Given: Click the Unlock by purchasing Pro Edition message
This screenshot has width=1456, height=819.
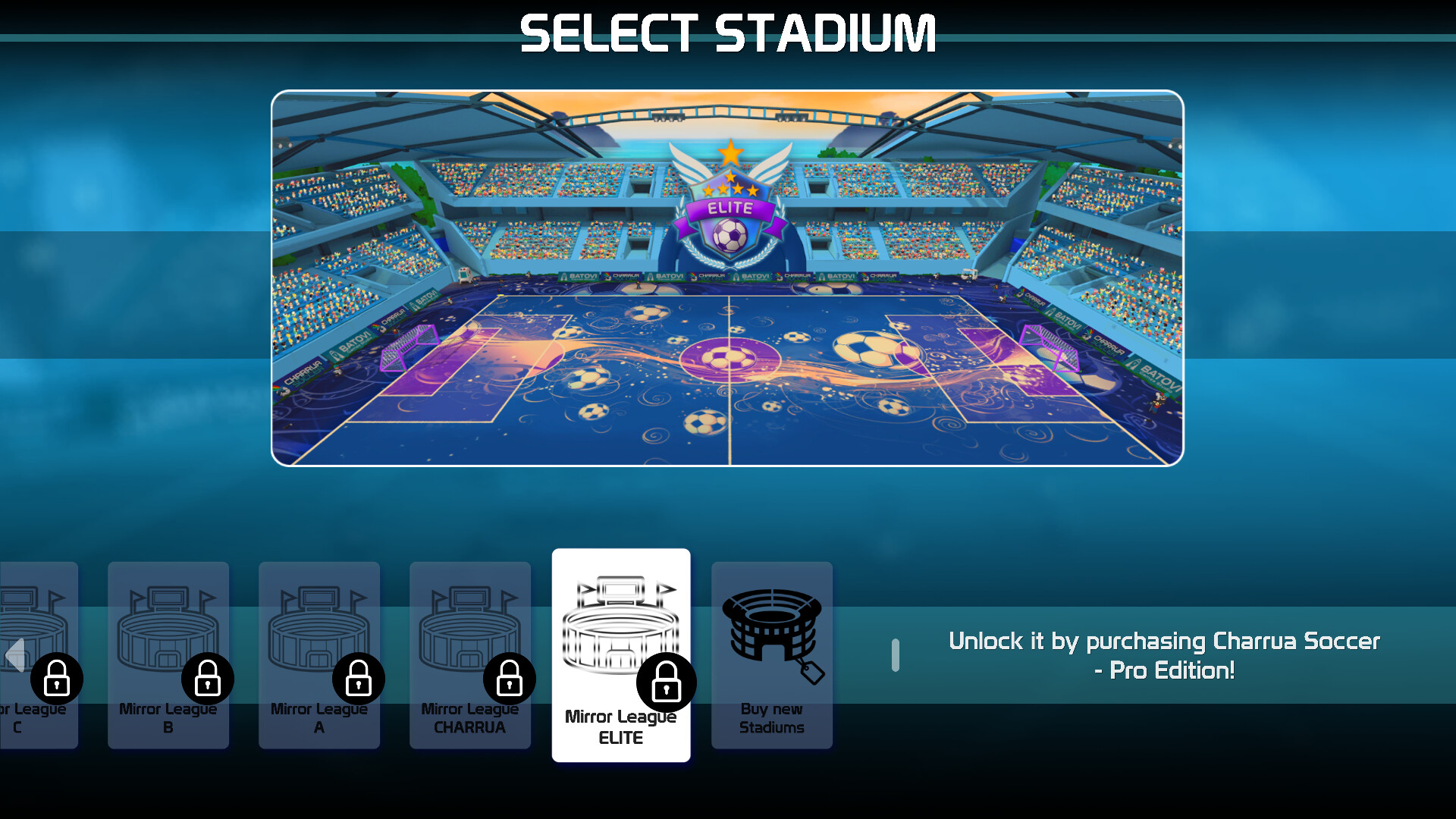Looking at the screenshot, I should point(1165,654).
